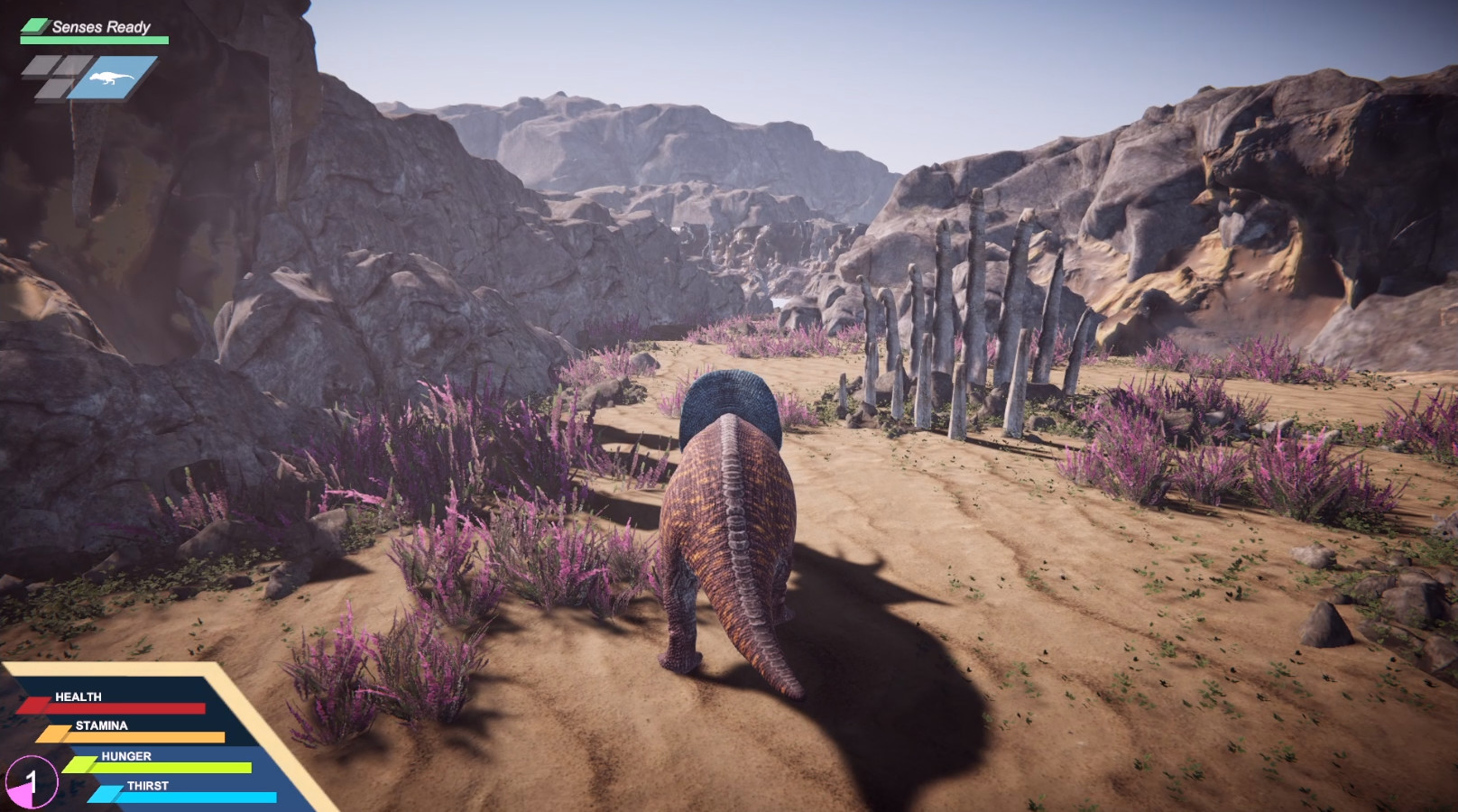Click the white dinosaur silhouette icon
This screenshot has width=1458, height=812.
point(112,78)
